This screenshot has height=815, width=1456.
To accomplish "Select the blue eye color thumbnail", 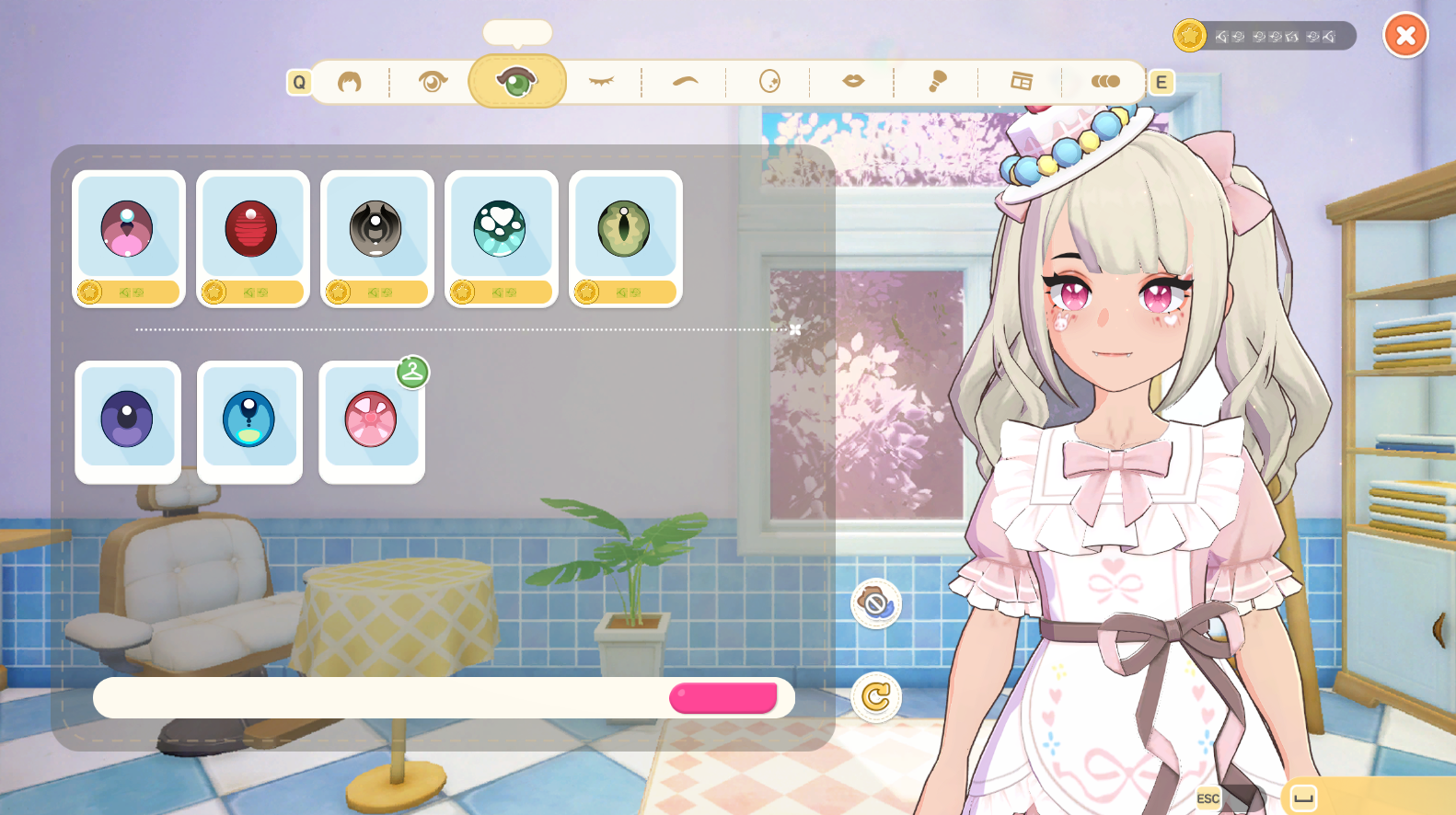I will 249,419.
